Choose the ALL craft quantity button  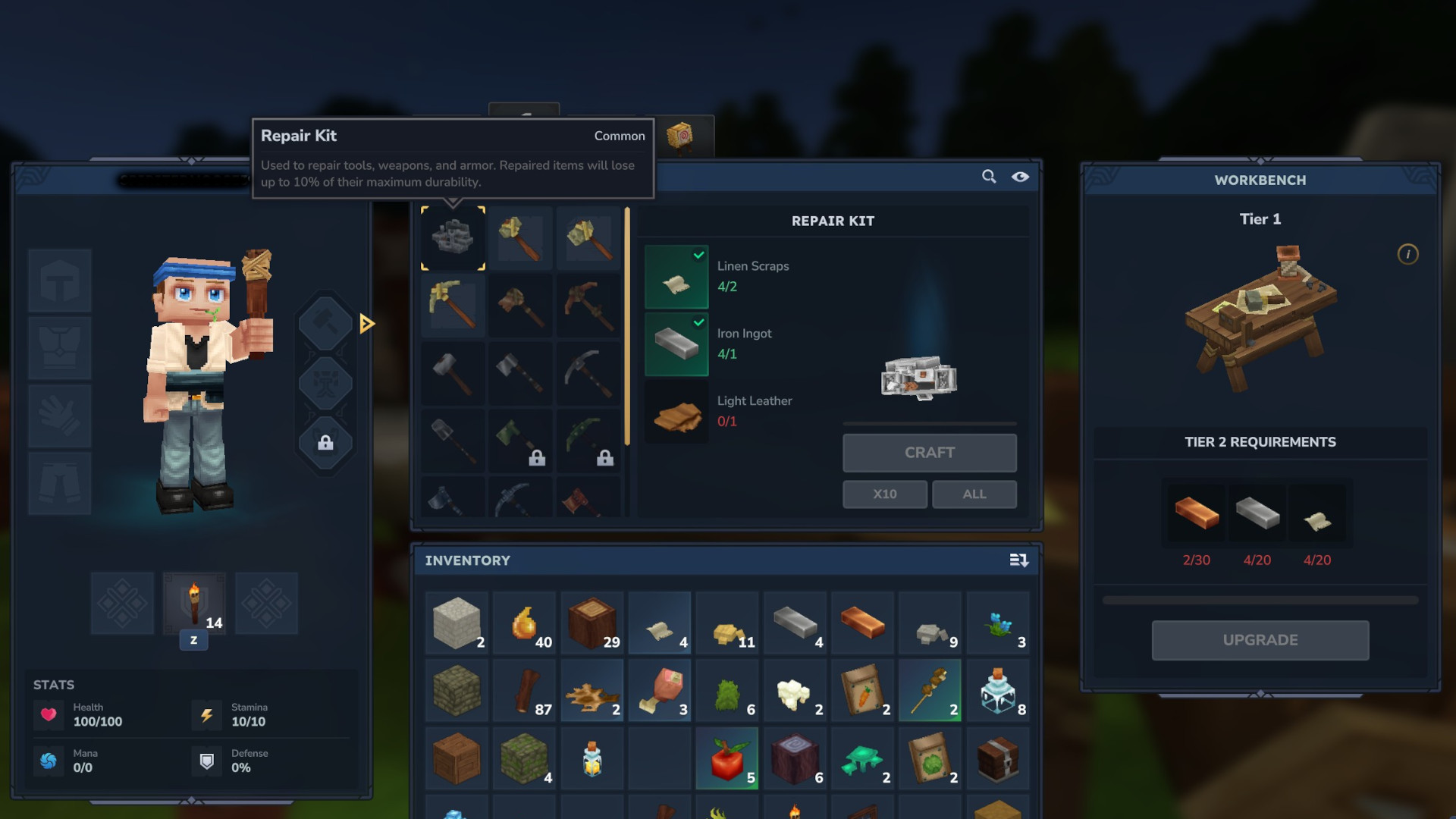pyautogui.click(x=974, y=494)
